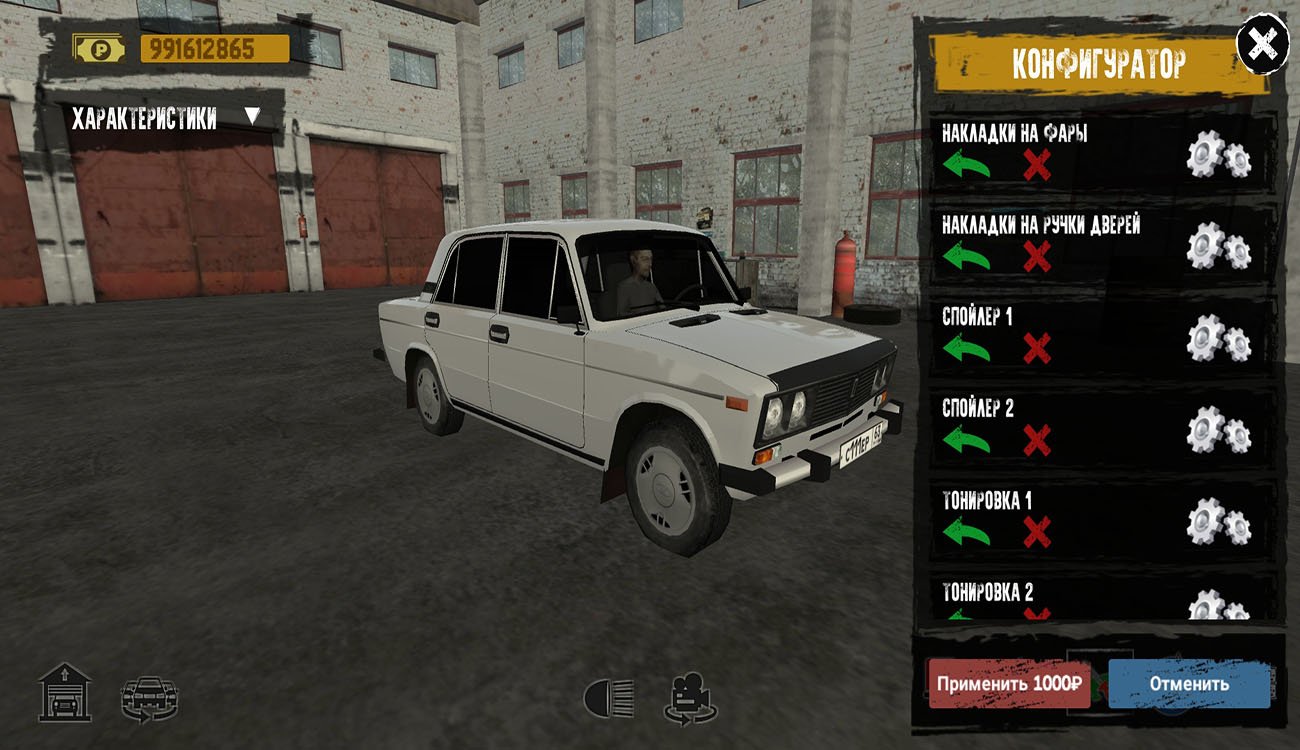Click the green arrow for Тонировка 1
The image size is (1300, 750).
(x=966, y=532)
